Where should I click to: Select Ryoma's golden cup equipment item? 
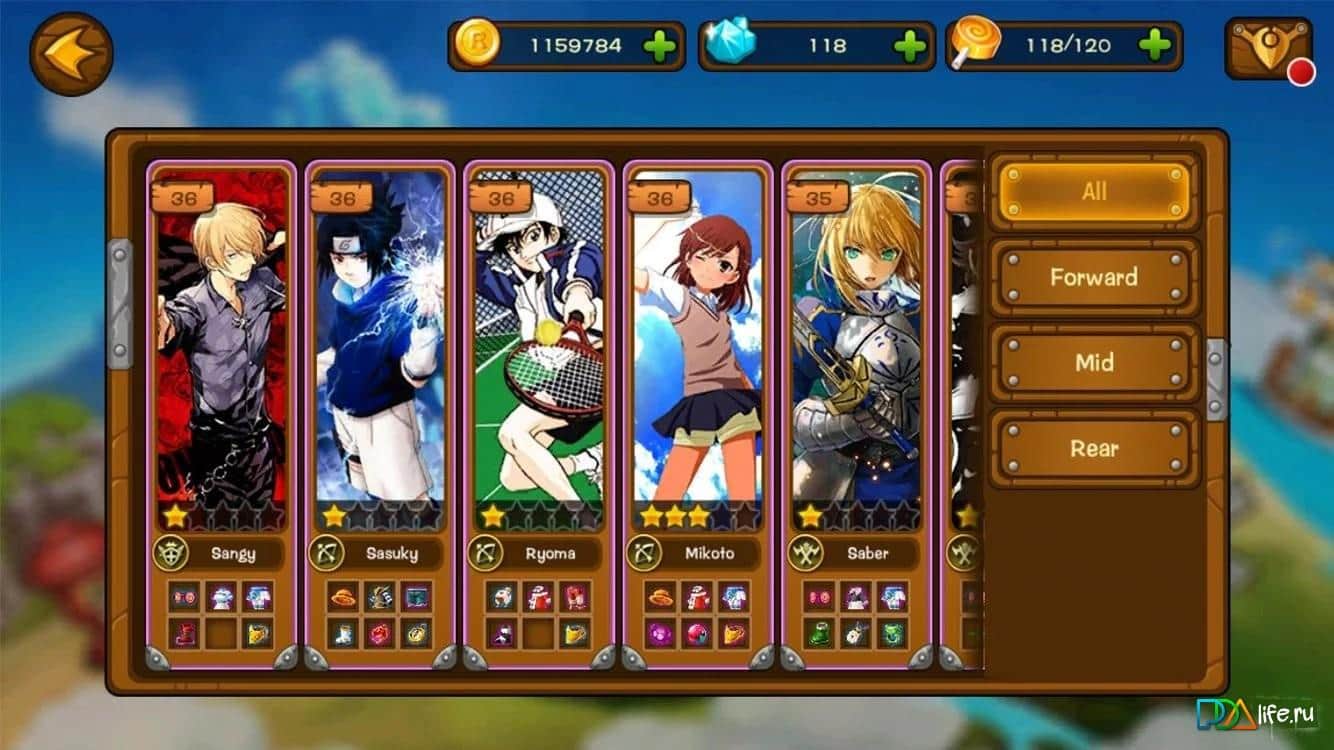[574, 635]
